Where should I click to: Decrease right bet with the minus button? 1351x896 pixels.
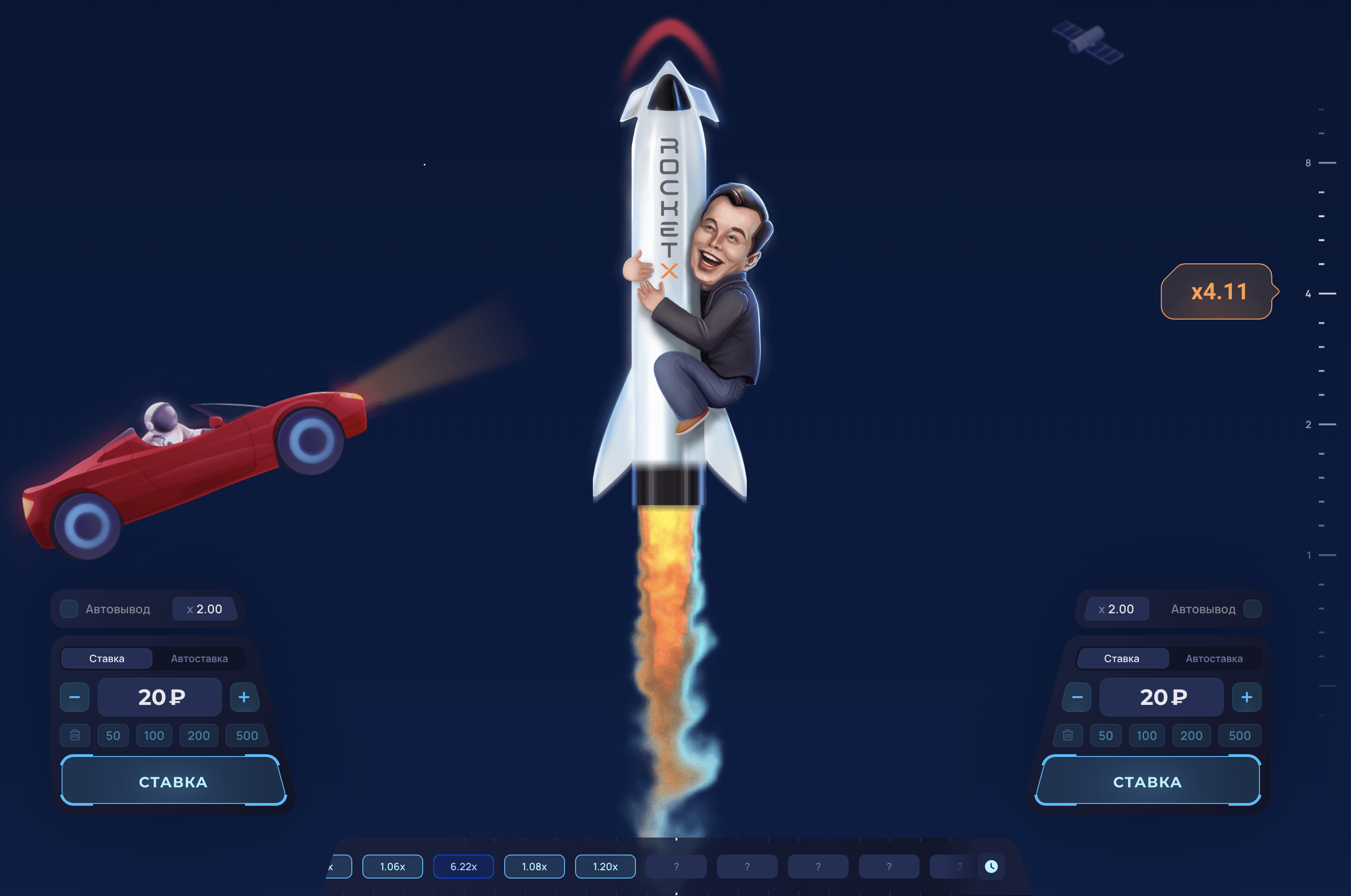click(1077, 697)
